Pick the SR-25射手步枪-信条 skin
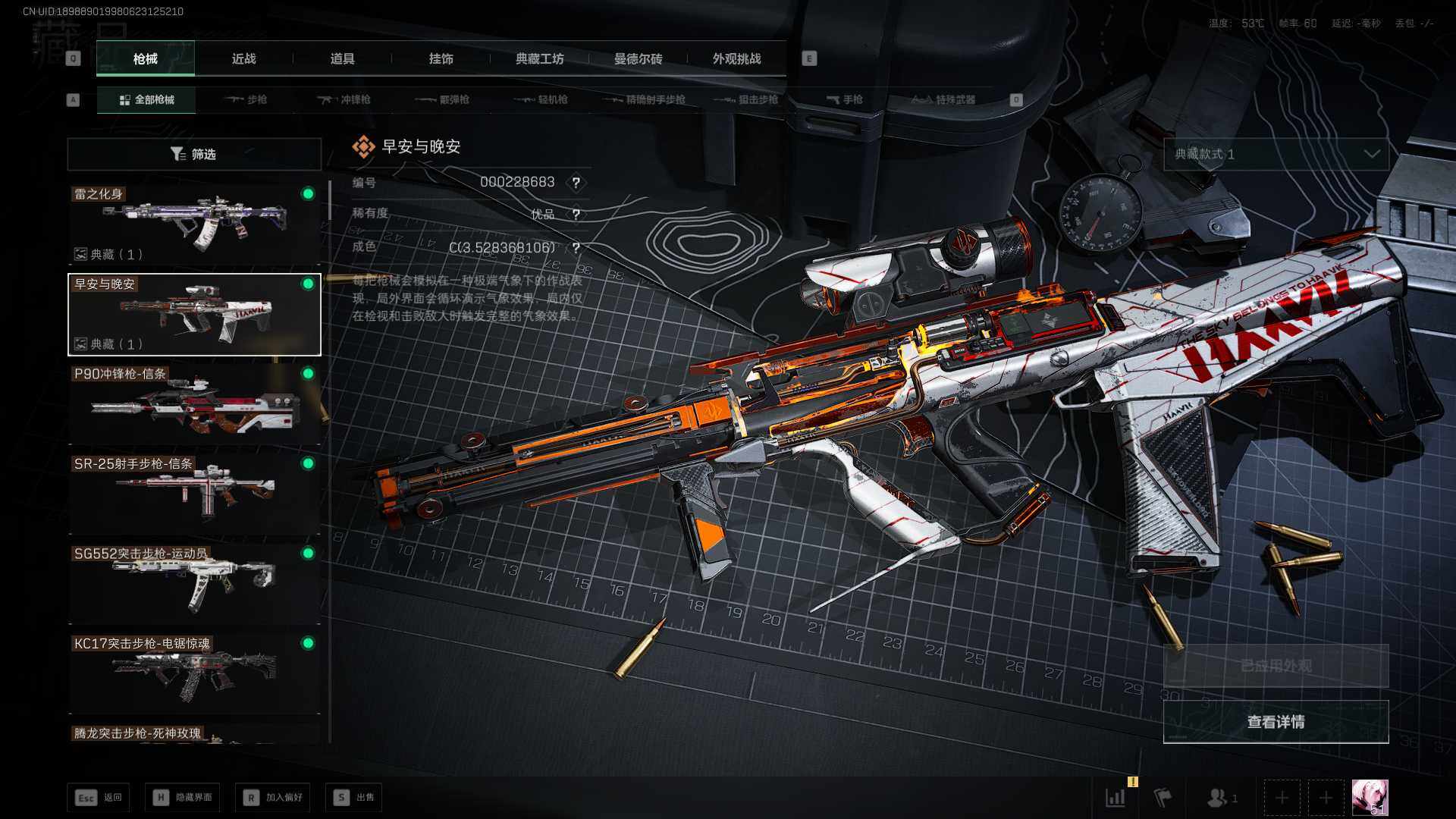 coord(194,494)
